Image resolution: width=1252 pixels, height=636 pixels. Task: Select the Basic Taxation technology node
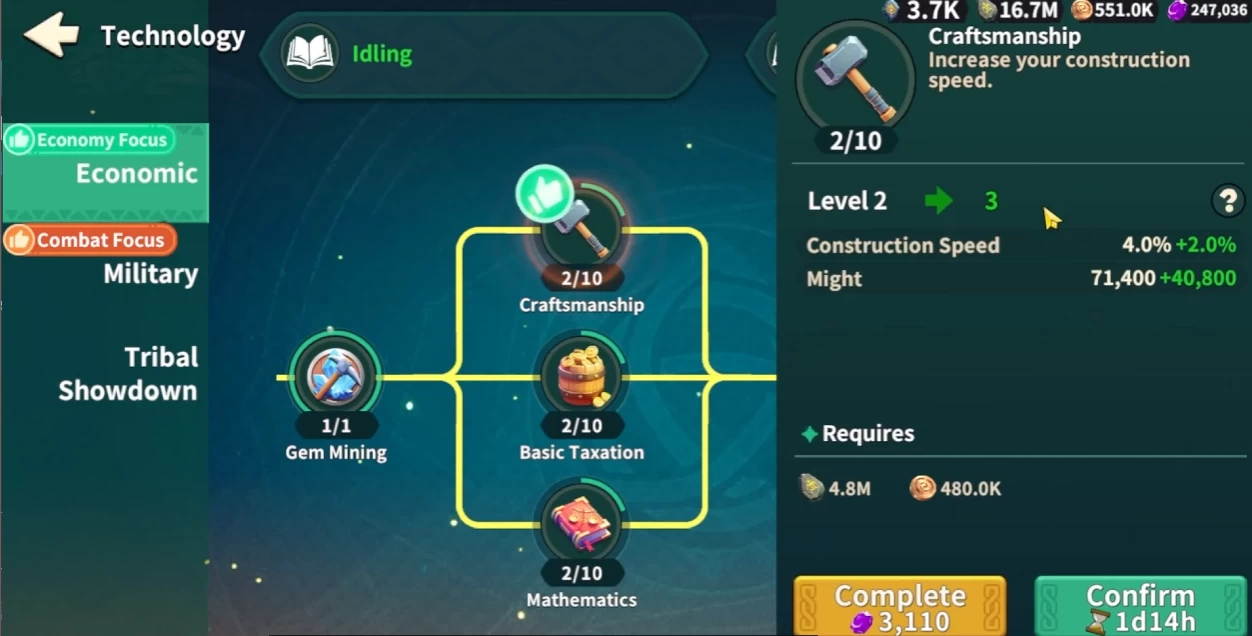[x=582, y=377]
